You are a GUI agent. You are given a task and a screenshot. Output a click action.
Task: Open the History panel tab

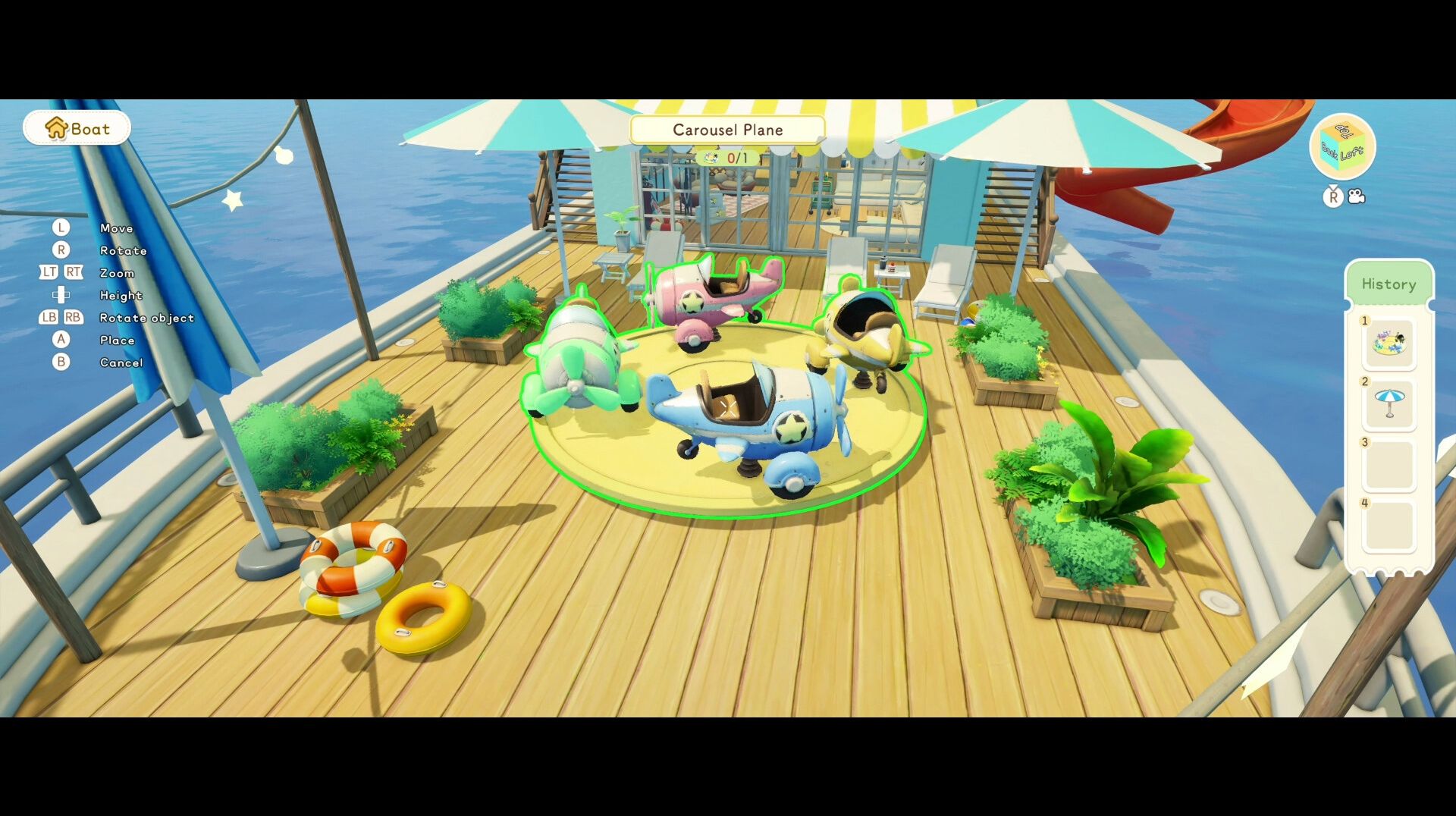pos(1390,284)
